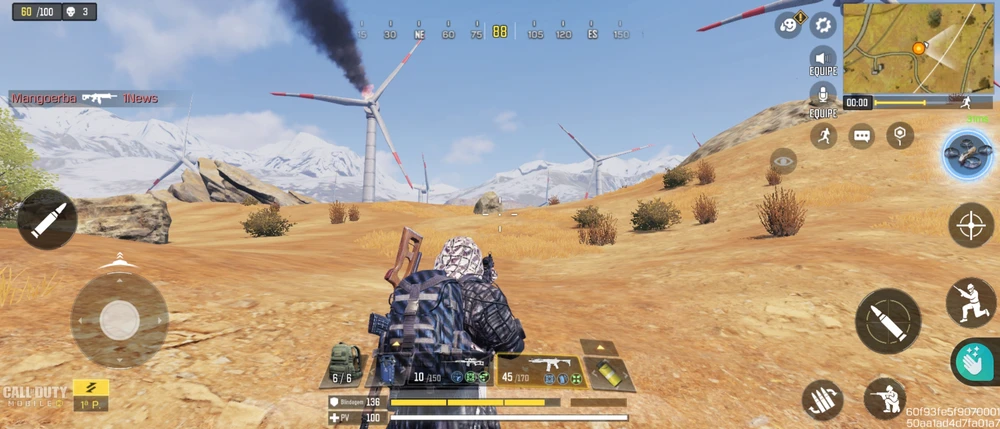Place a location ping marker
The image size is (1000, 429).
point(900,136)
